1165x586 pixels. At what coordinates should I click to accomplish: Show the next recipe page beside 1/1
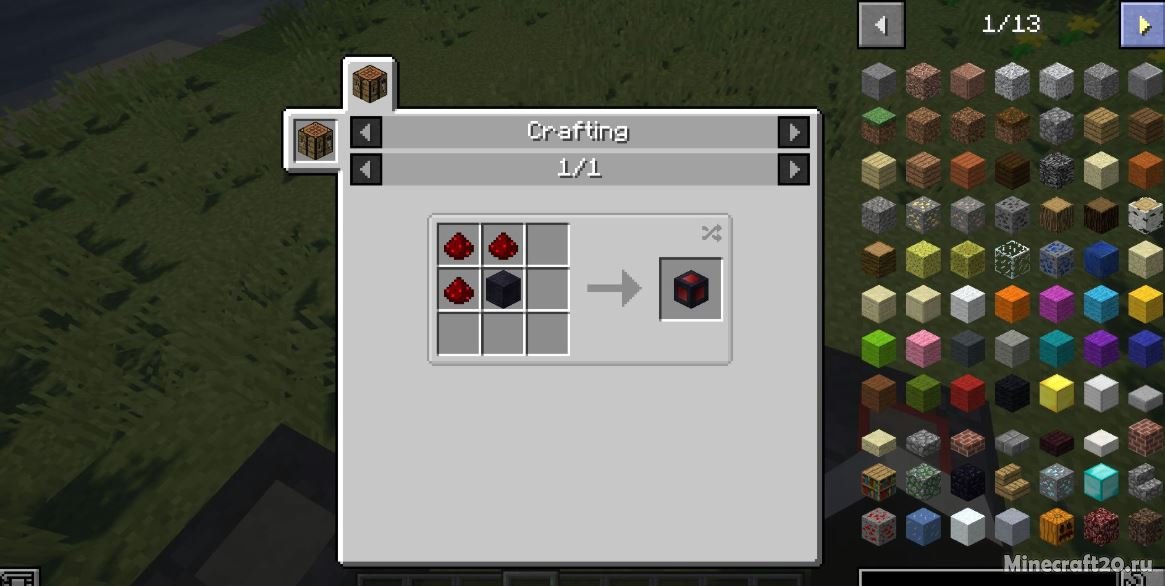[793, 170]
